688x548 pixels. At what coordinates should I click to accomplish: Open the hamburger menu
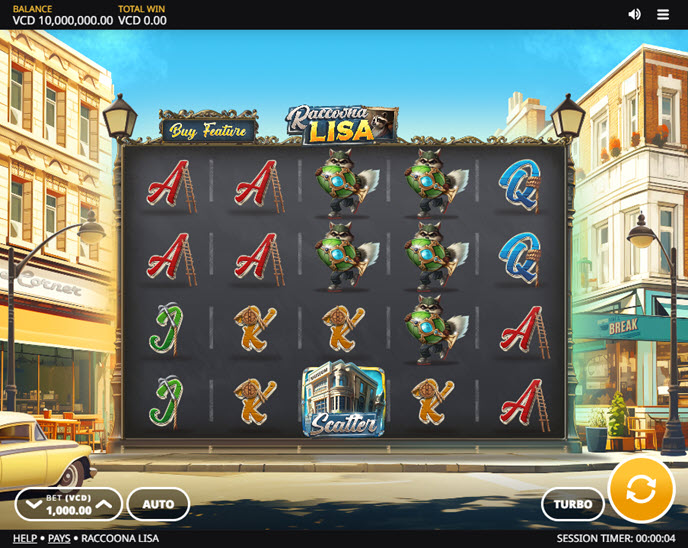point(663,14)
